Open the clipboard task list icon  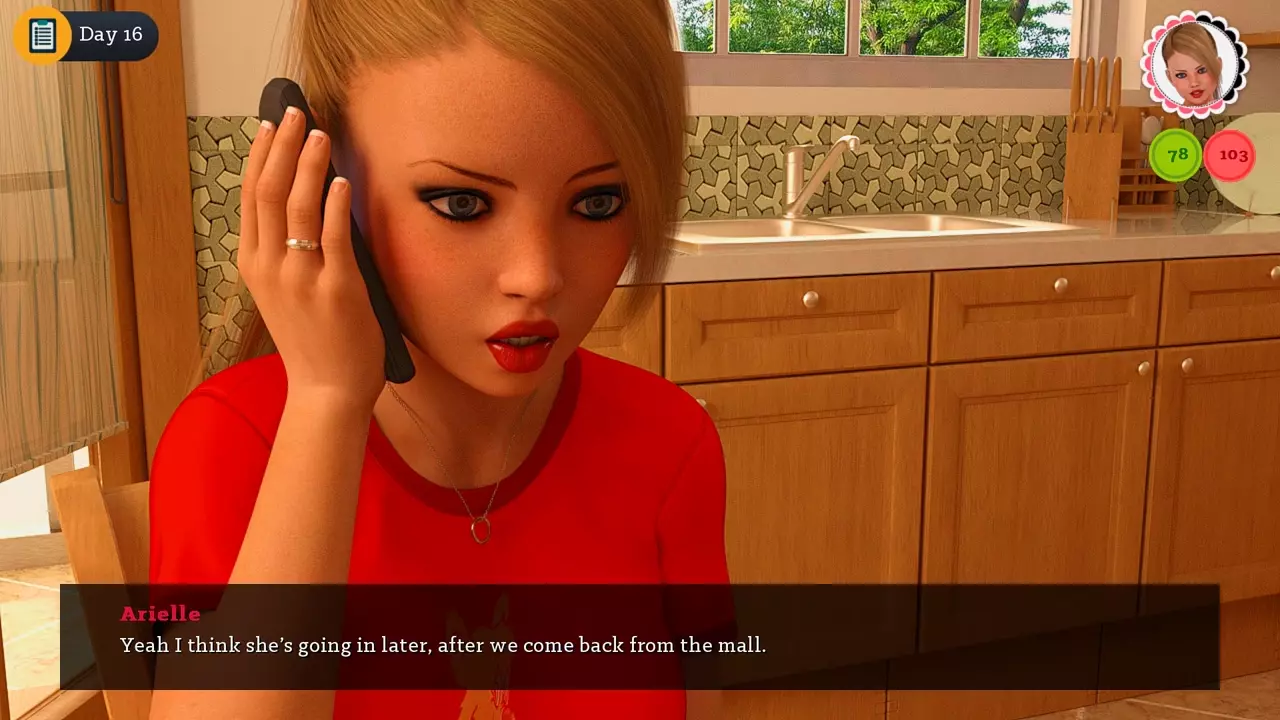tap(42, 35)
